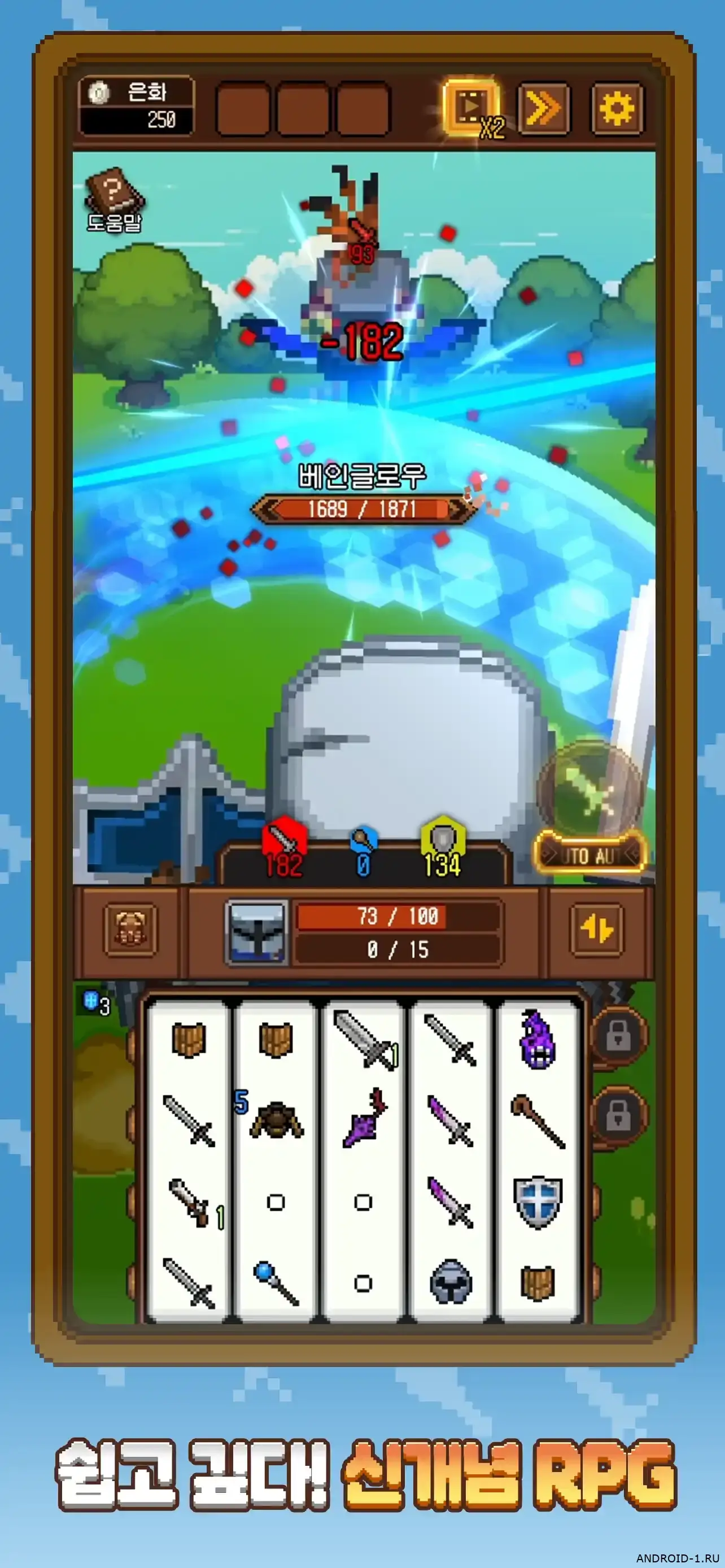Pick the purple dragon wing item
The height and width of the screenshot is (1568, 725).
point(364,1119)
